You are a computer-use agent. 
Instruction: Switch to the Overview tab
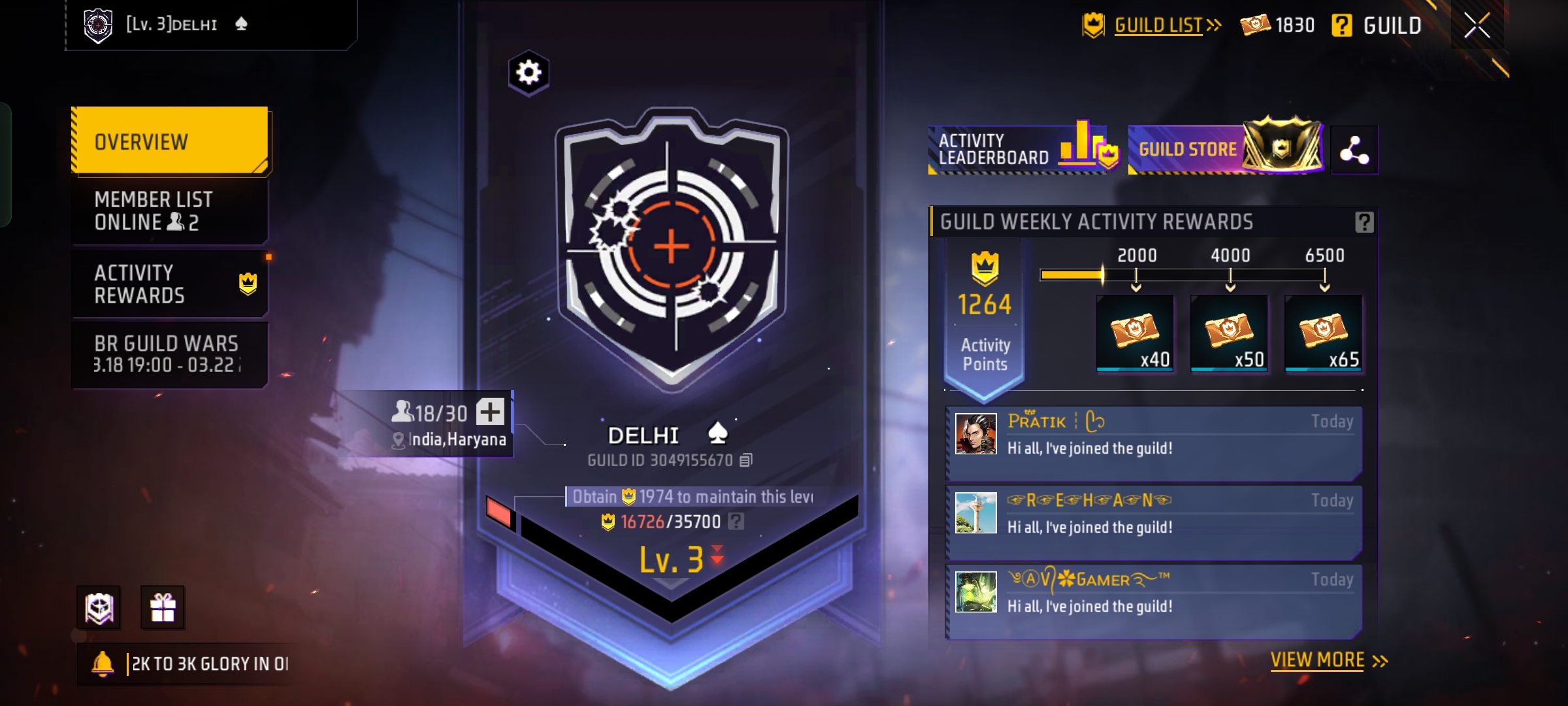pos(170,141)
